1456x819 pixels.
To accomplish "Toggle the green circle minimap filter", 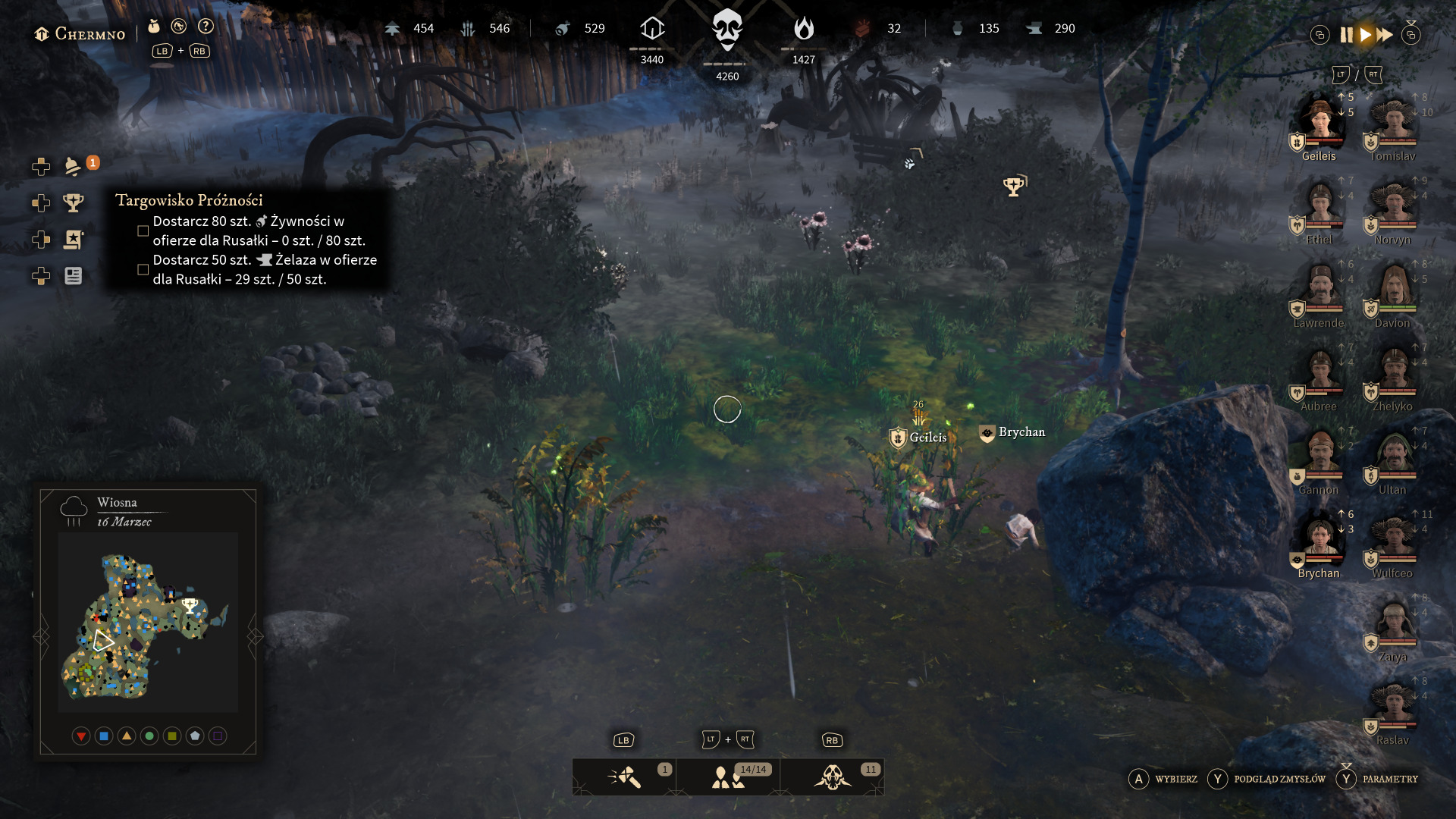I will tap(149, 736).
